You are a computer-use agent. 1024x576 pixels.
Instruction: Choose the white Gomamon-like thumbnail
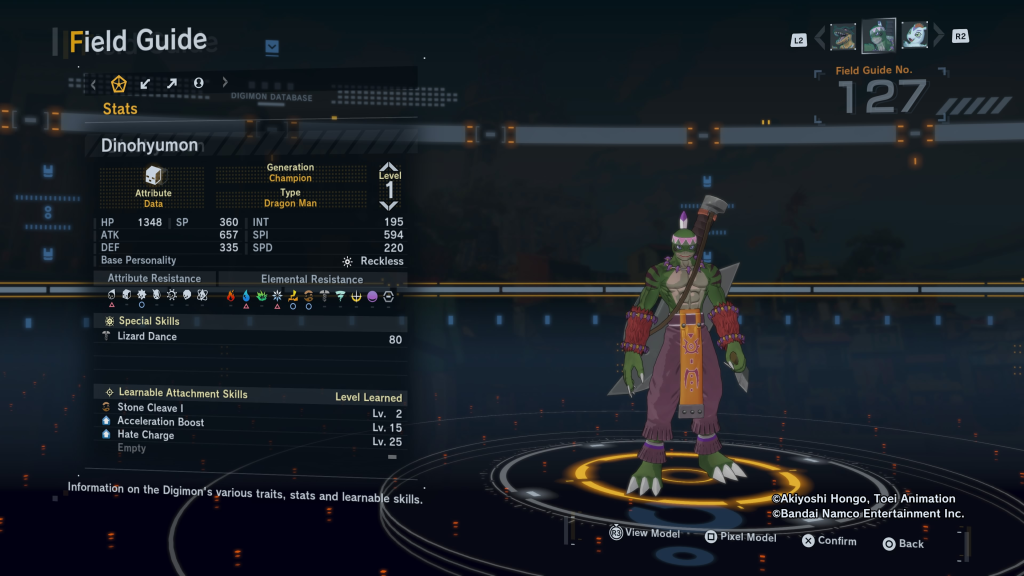click(x=914, y=37)
